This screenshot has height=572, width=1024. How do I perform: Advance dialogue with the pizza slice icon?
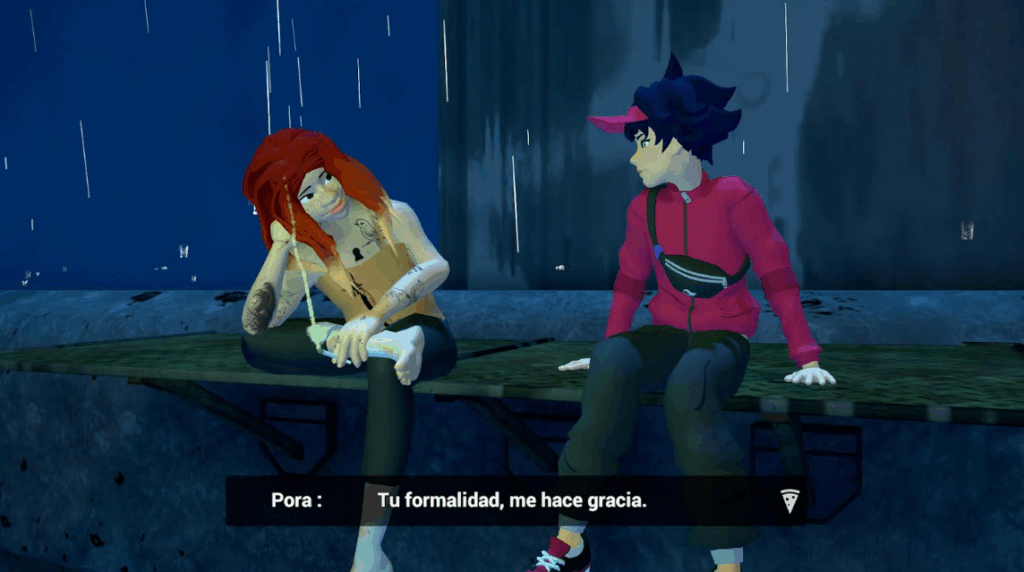[790, 501]
